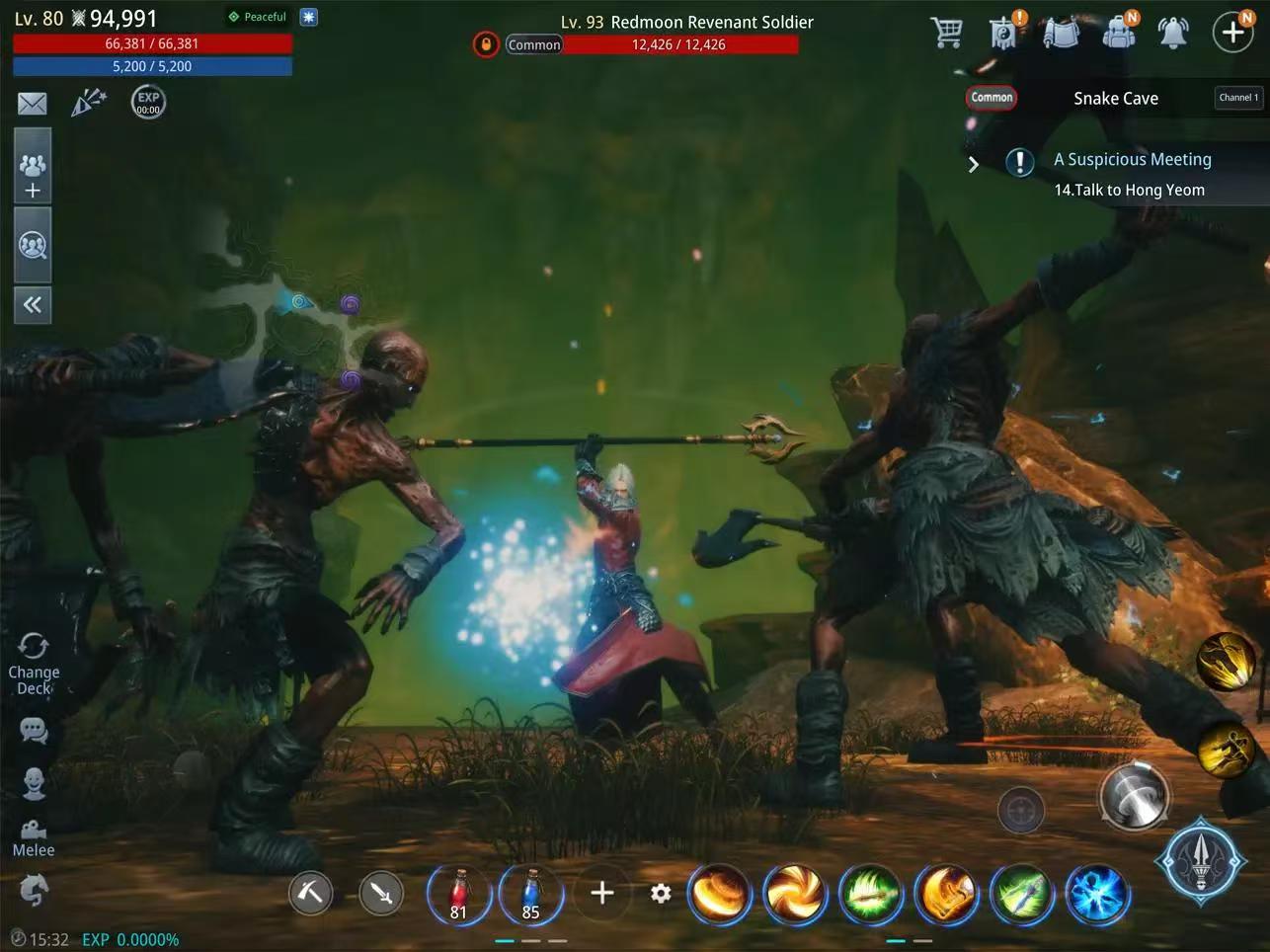The height and width of the screenshot is (952, 1270).
Task: Open the EXP boost timer icon
Action: 148,102
